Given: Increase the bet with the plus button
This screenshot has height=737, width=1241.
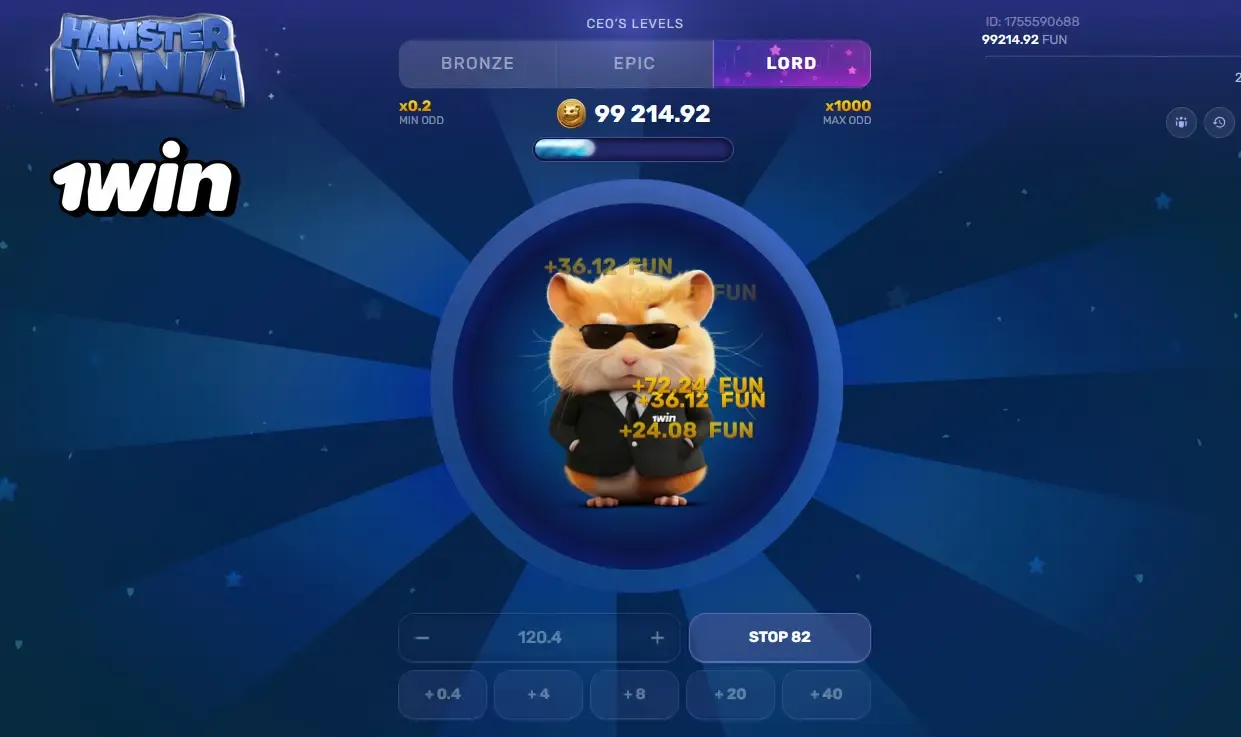Looking at the screenshot, I should tap(657, 638).
